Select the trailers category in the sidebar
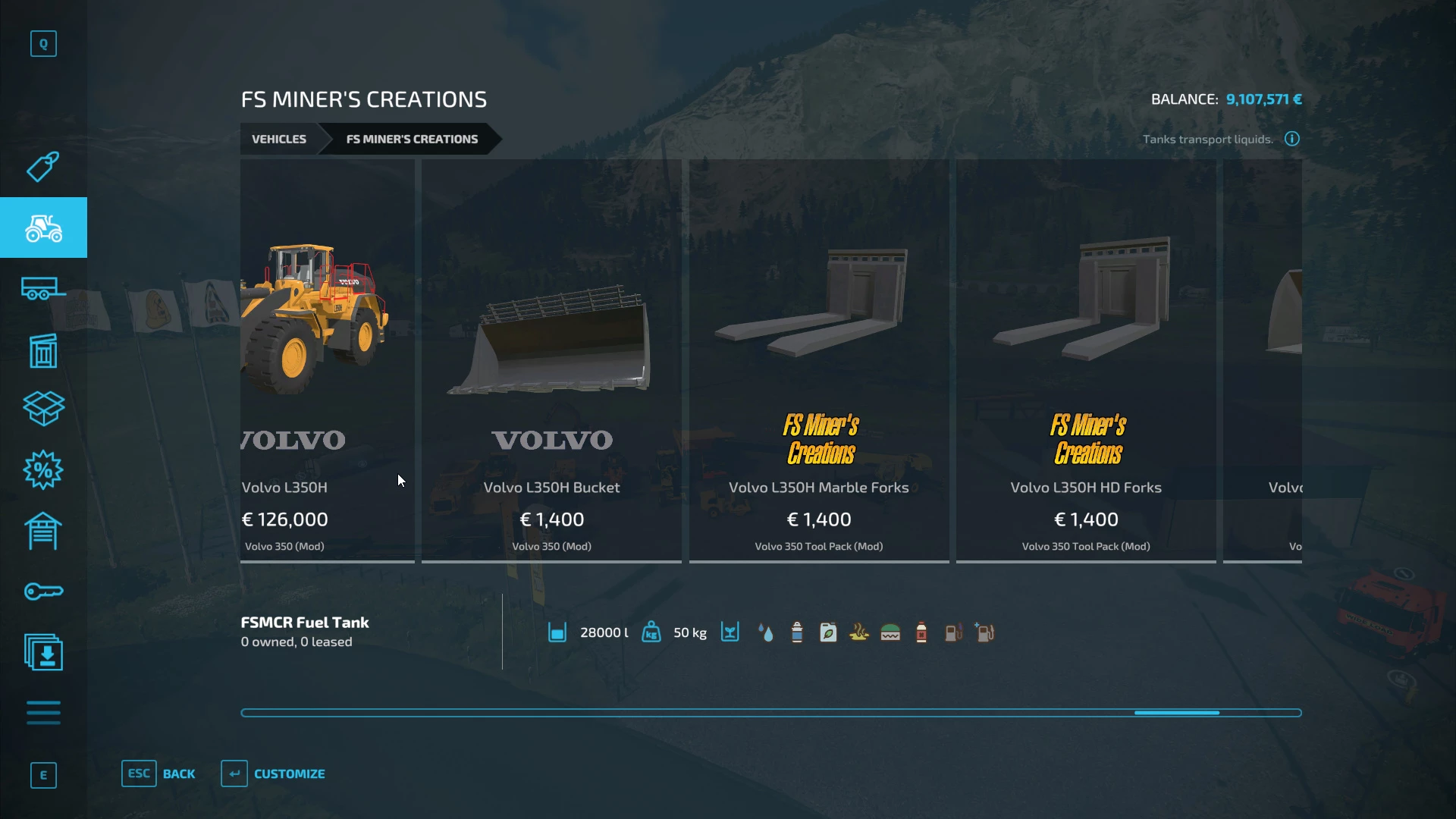 (43, 289)
